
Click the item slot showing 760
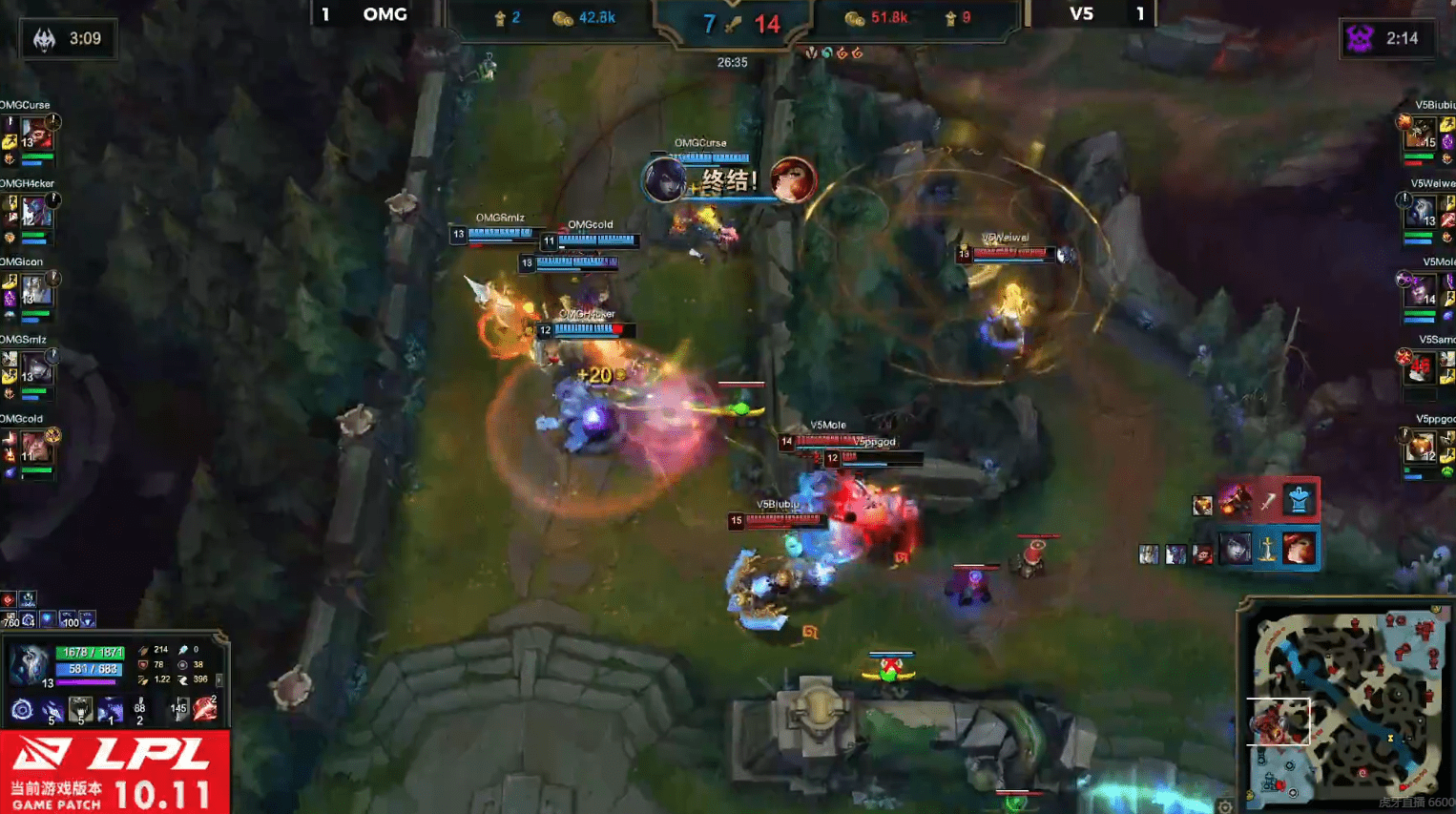coord(11,620)
